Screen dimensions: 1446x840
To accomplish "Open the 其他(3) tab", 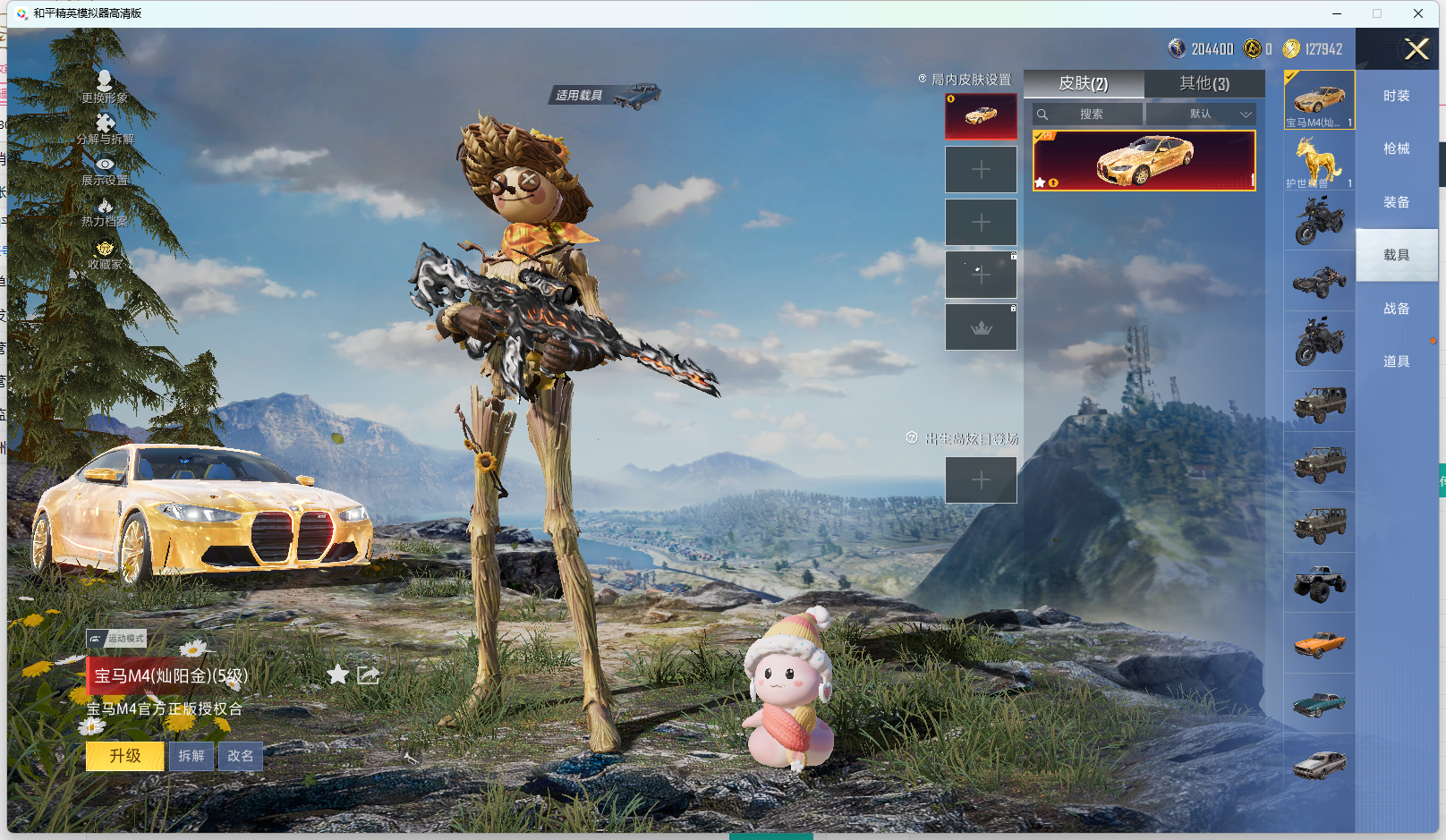I will (x=1204, y=83).
